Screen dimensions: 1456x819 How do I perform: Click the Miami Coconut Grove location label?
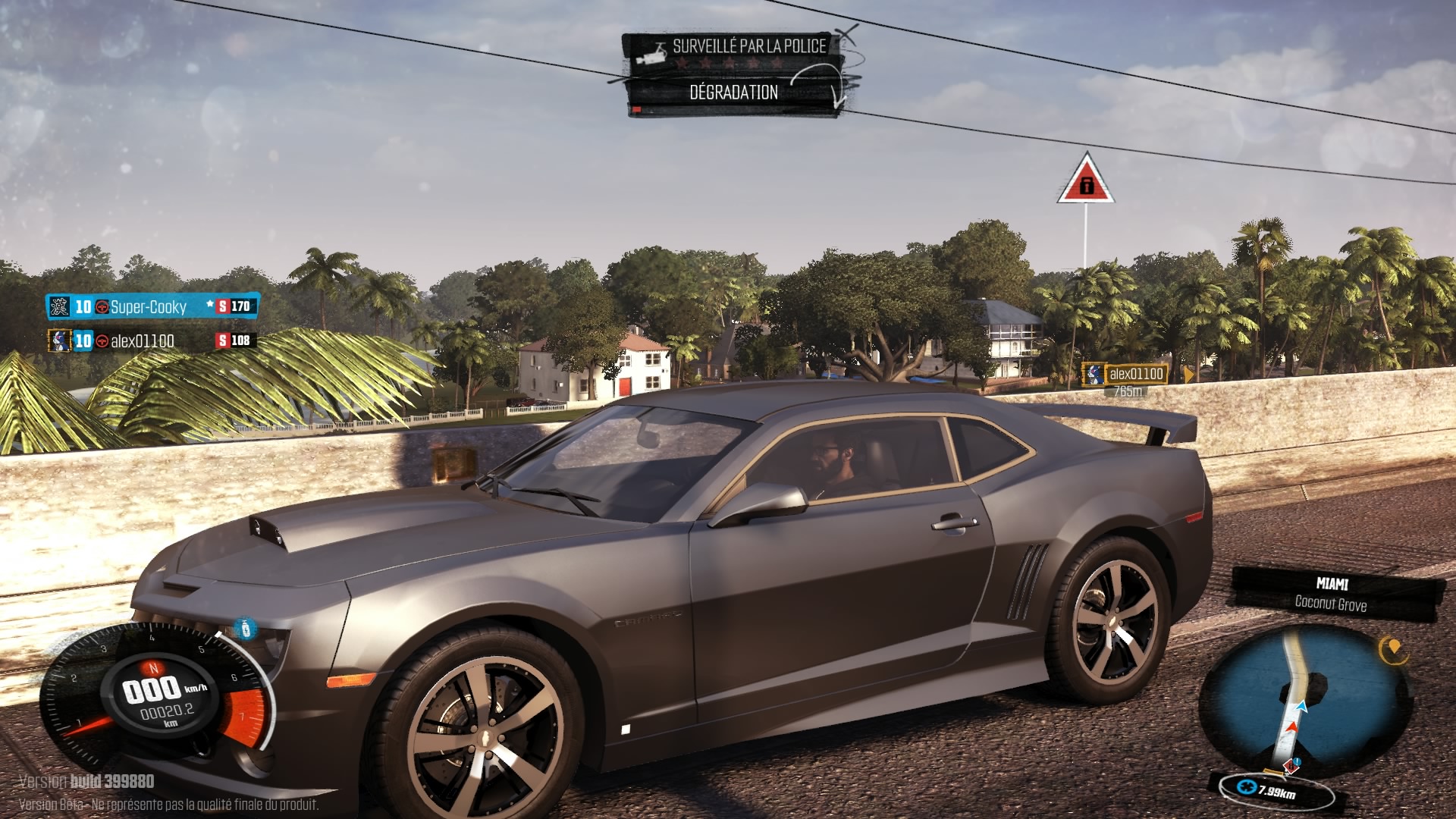coord(1332,594)
